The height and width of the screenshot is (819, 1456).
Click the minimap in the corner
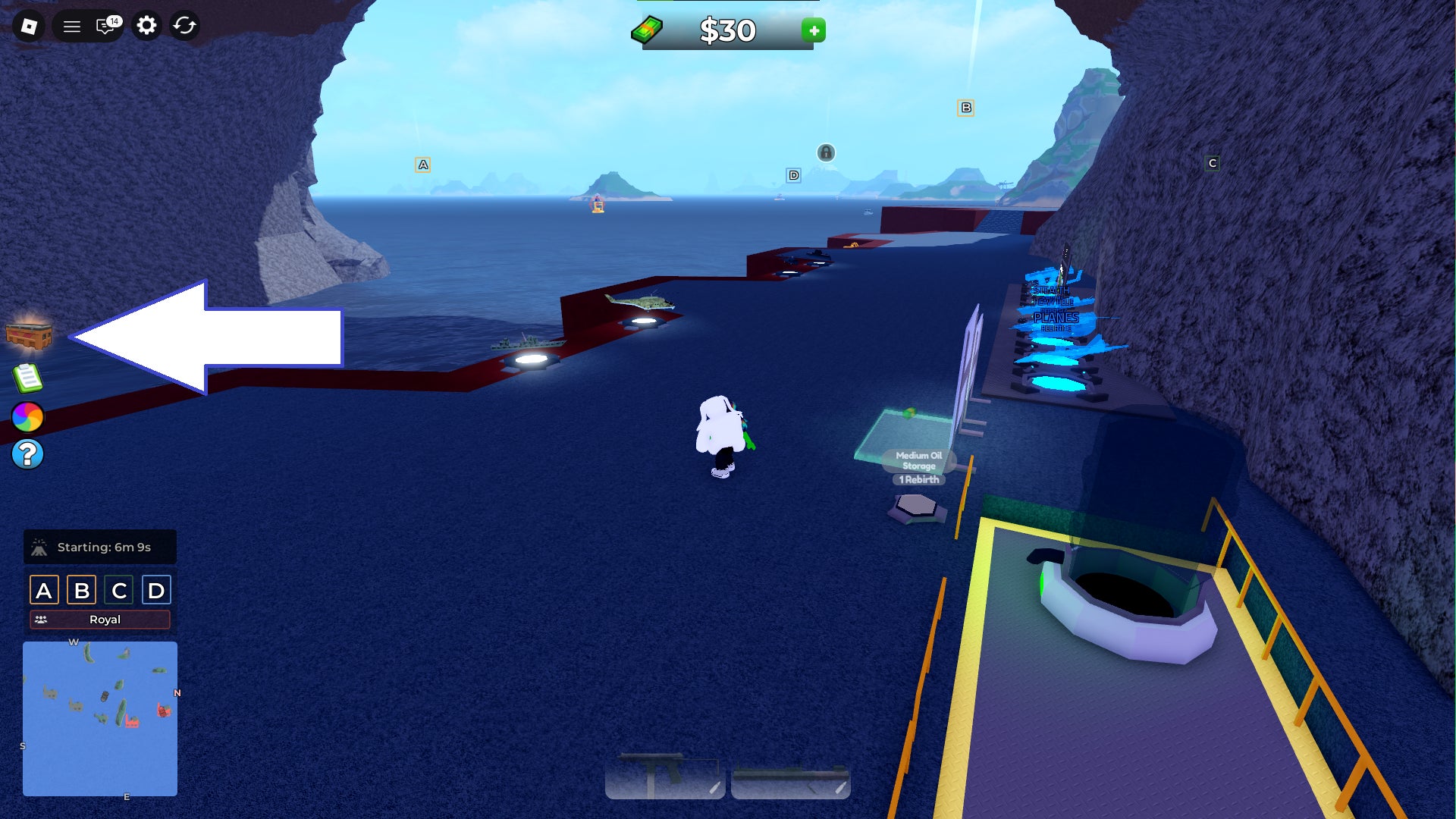coord(100,719)
